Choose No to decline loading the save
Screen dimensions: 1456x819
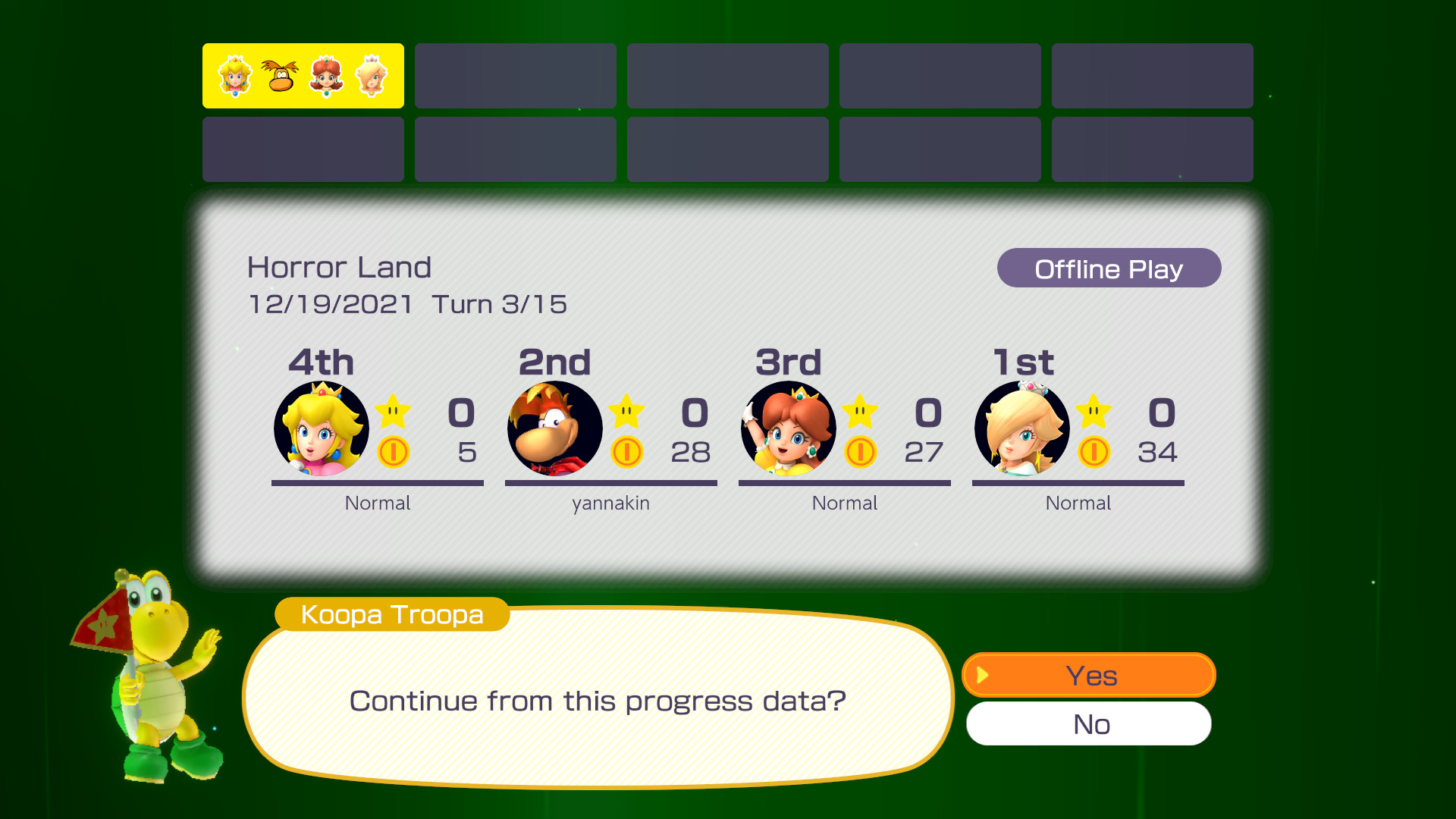click(1088, 724)
